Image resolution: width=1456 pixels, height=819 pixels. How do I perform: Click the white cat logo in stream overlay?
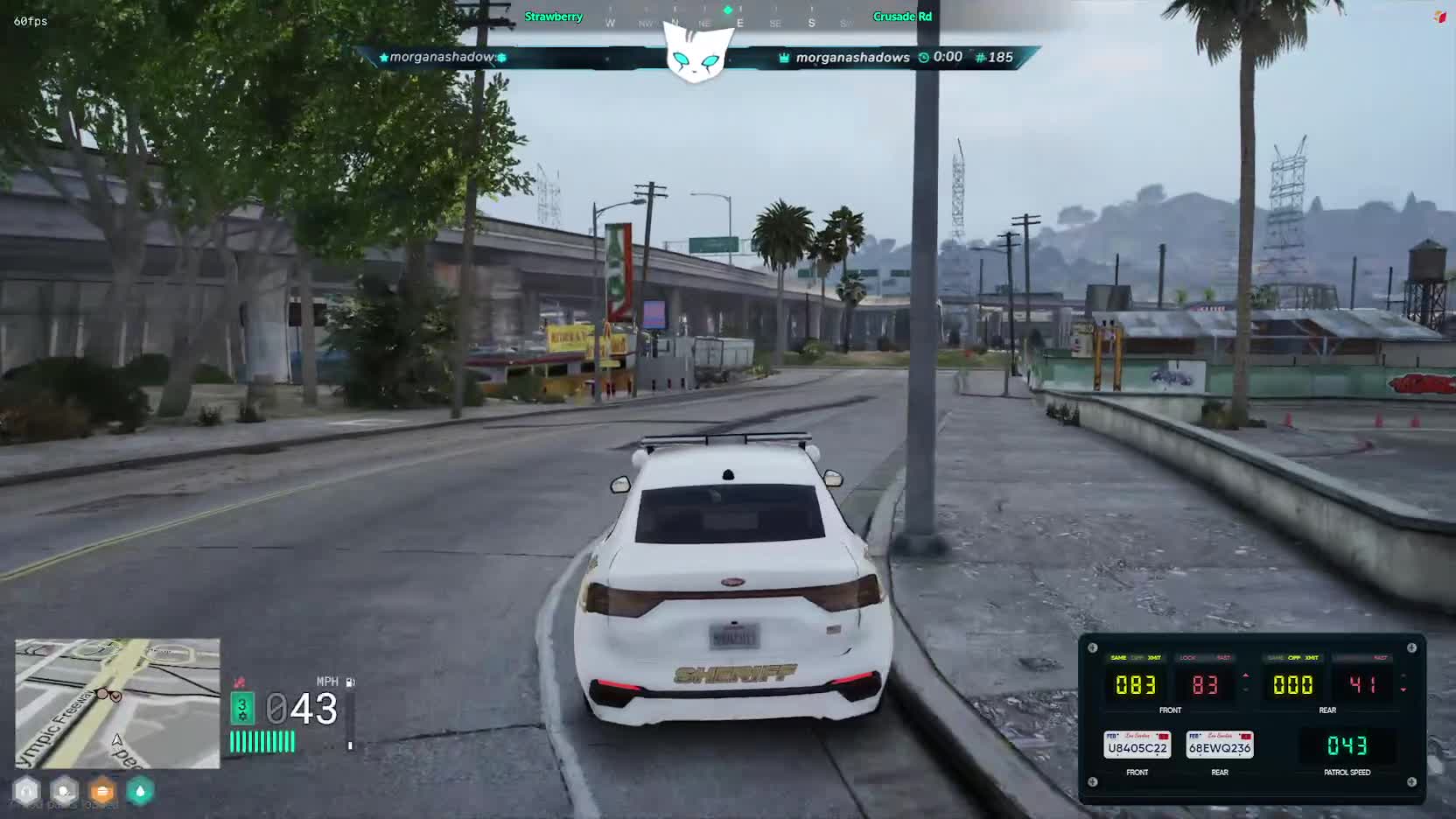(x=696, y=52)
